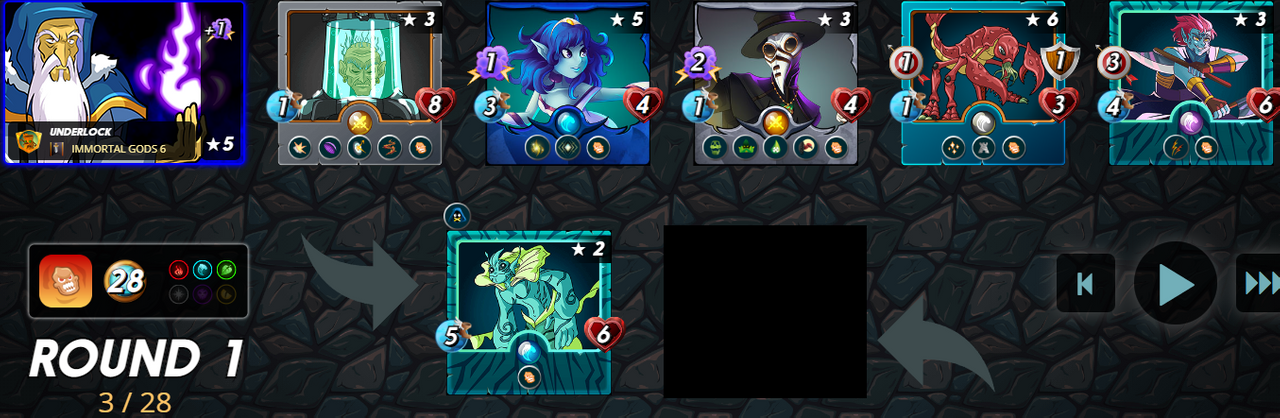Image resolution: width=1280 pixels, height=418 pixels.
Task: Select the red scorpion creature card
Action: 983,82
